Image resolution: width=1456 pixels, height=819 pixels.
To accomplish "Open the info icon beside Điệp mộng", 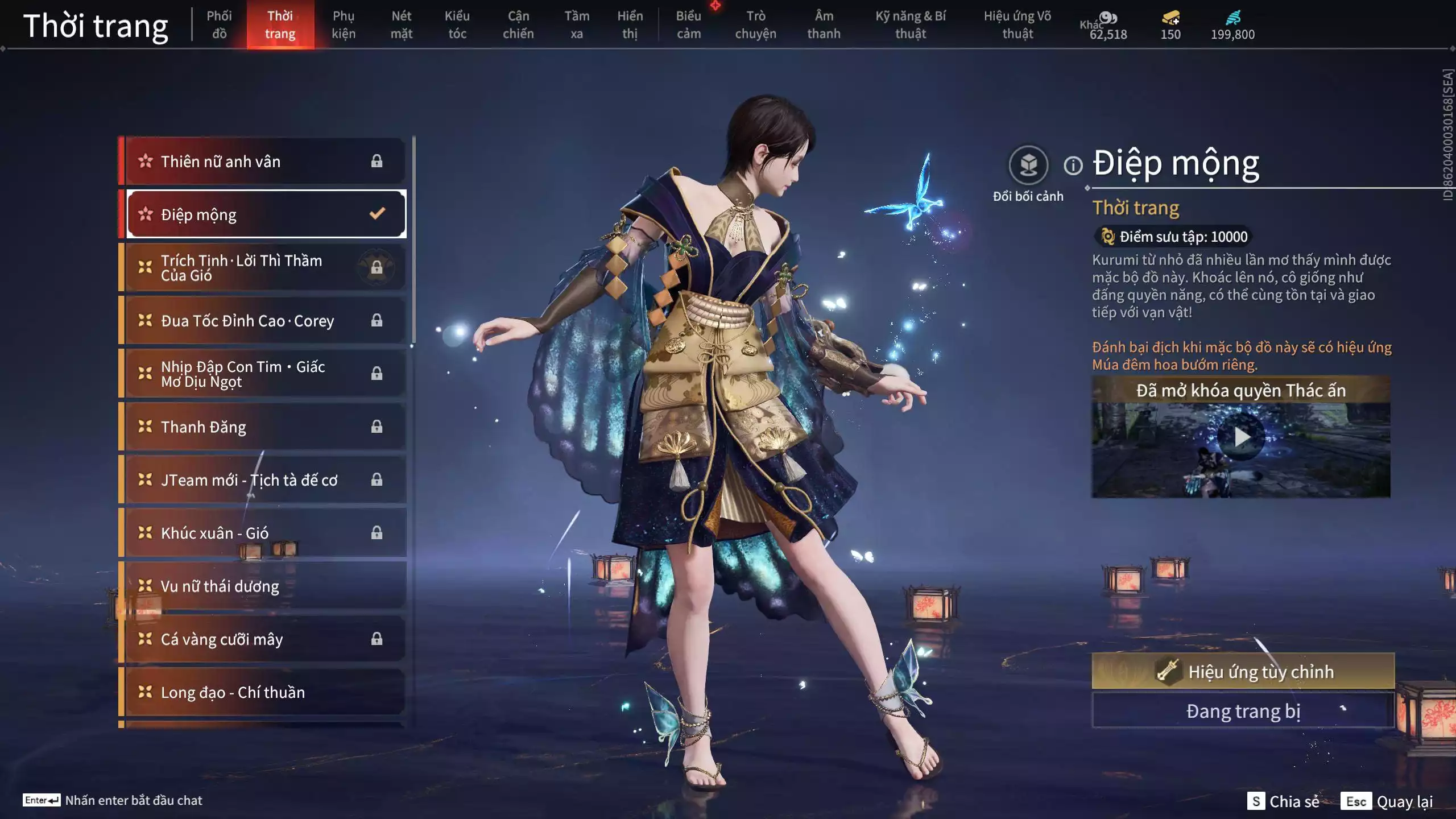I will pyautogui.click(x=1073, y=166).
